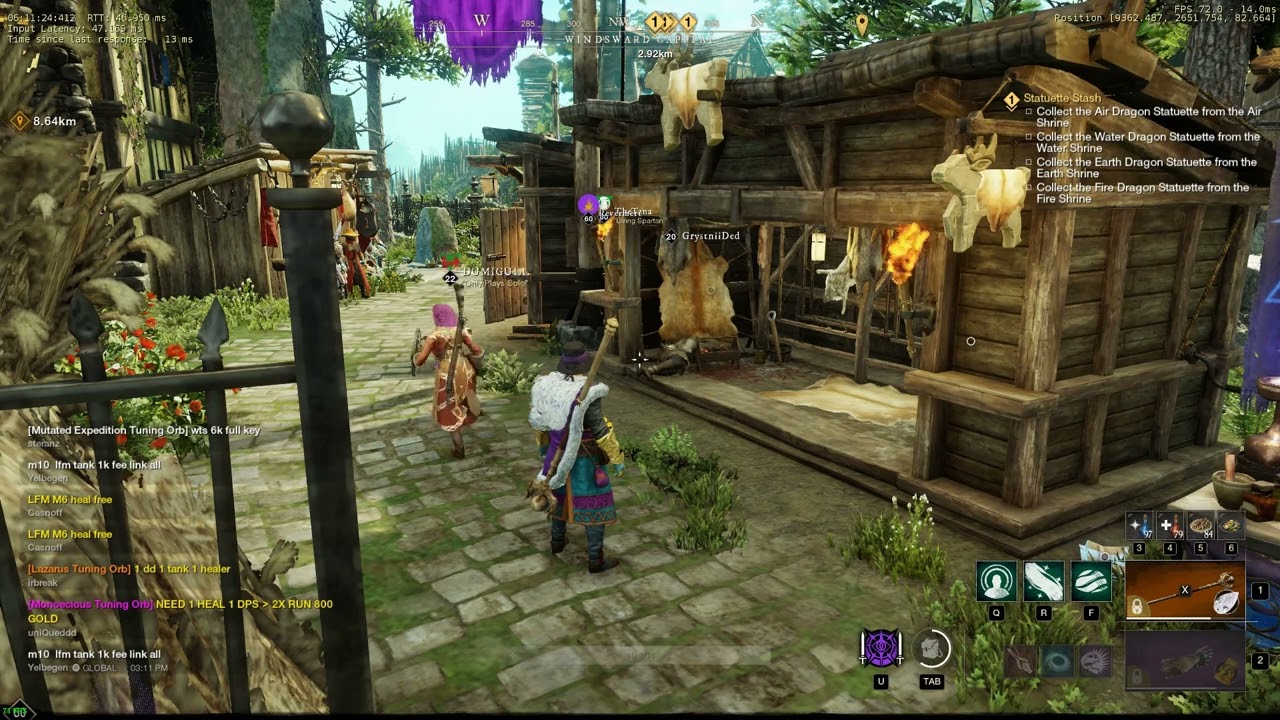Use the blue mana potion

[1139, 526]
